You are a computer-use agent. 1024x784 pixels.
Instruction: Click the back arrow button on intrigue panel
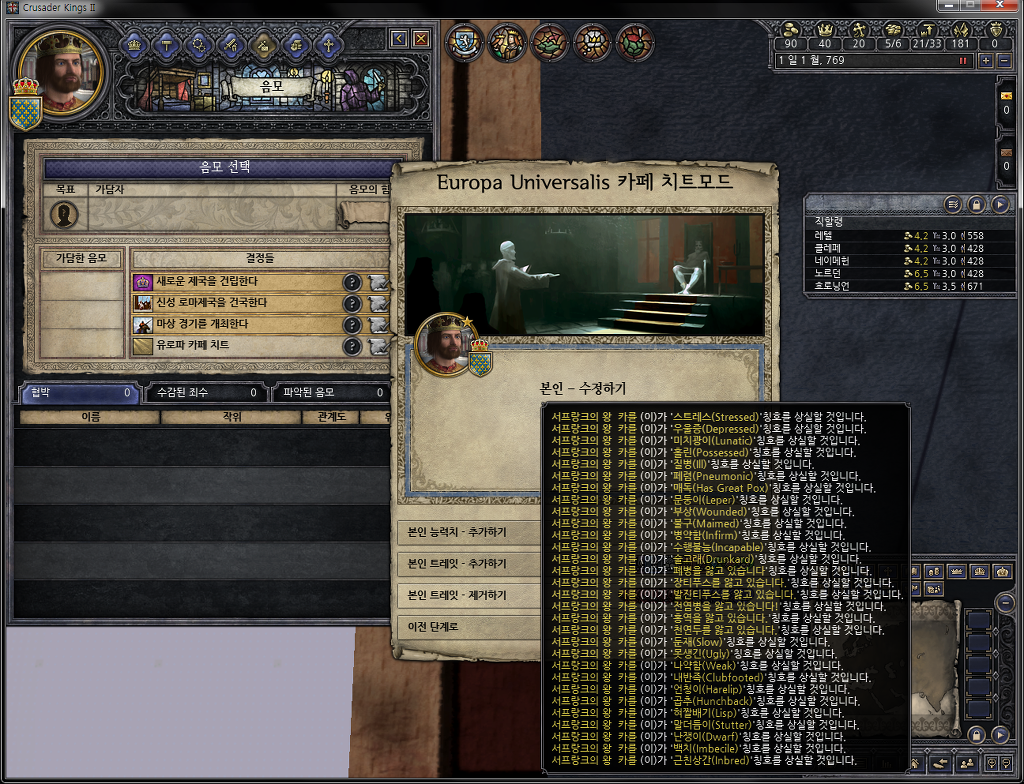[x=399, y=39]
